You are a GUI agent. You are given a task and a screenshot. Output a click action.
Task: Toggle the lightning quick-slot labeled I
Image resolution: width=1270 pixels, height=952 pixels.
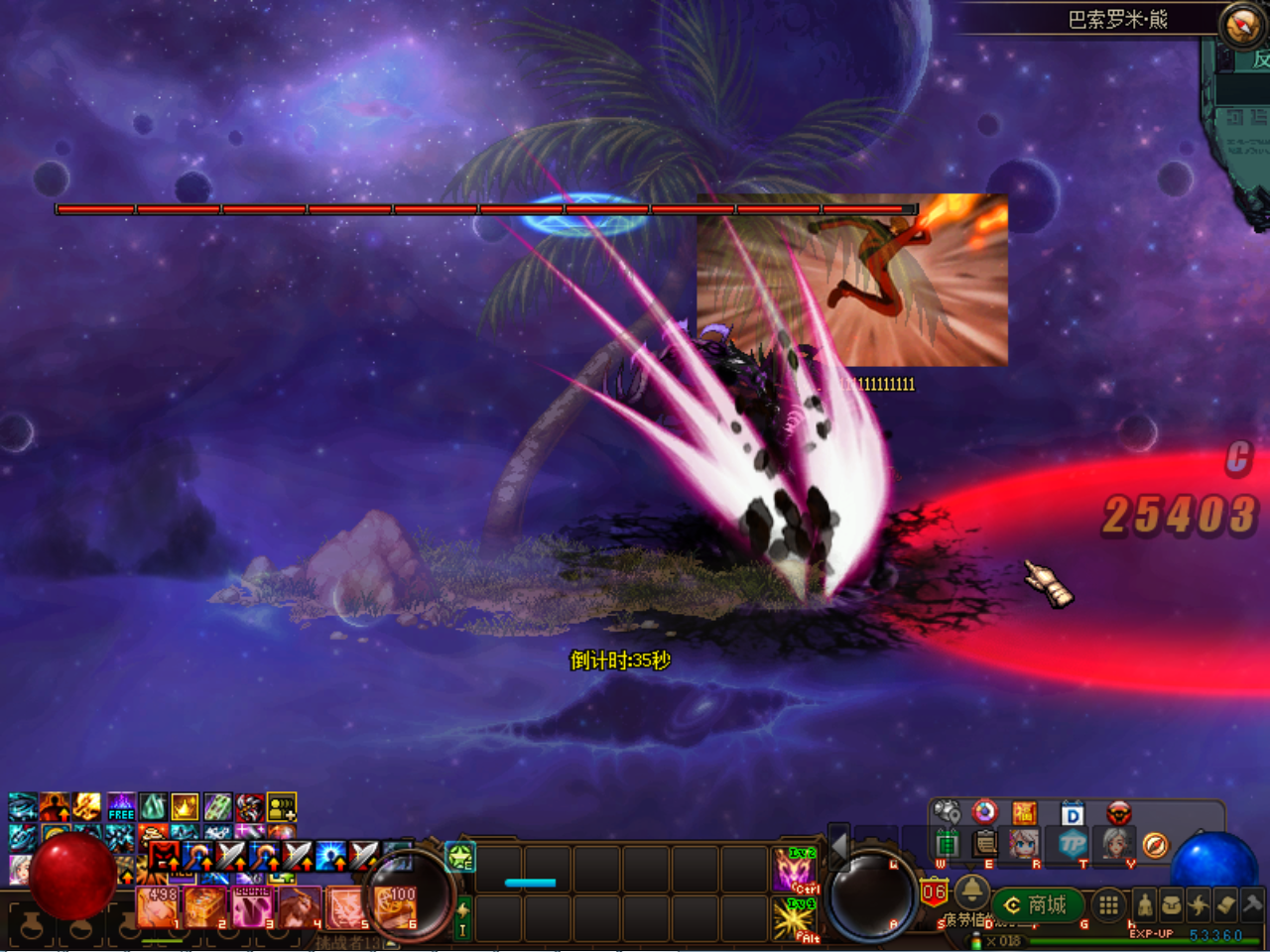(x=462, y=918)
